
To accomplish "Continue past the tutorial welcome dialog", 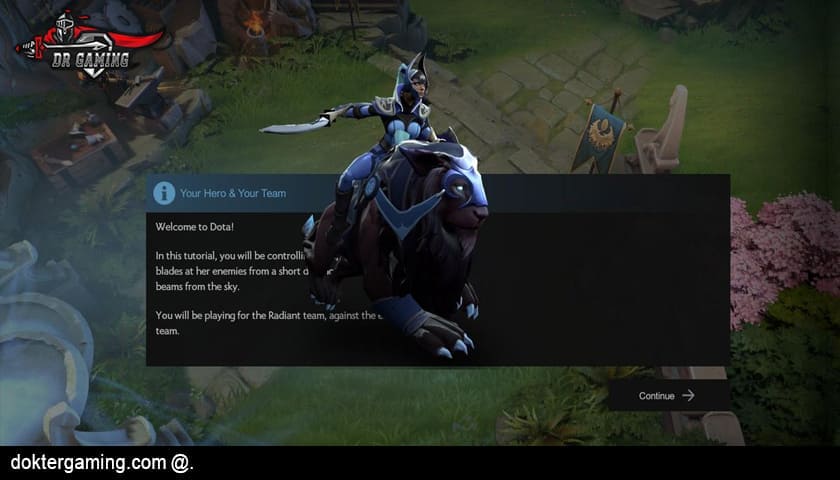I will click(667, 396).
